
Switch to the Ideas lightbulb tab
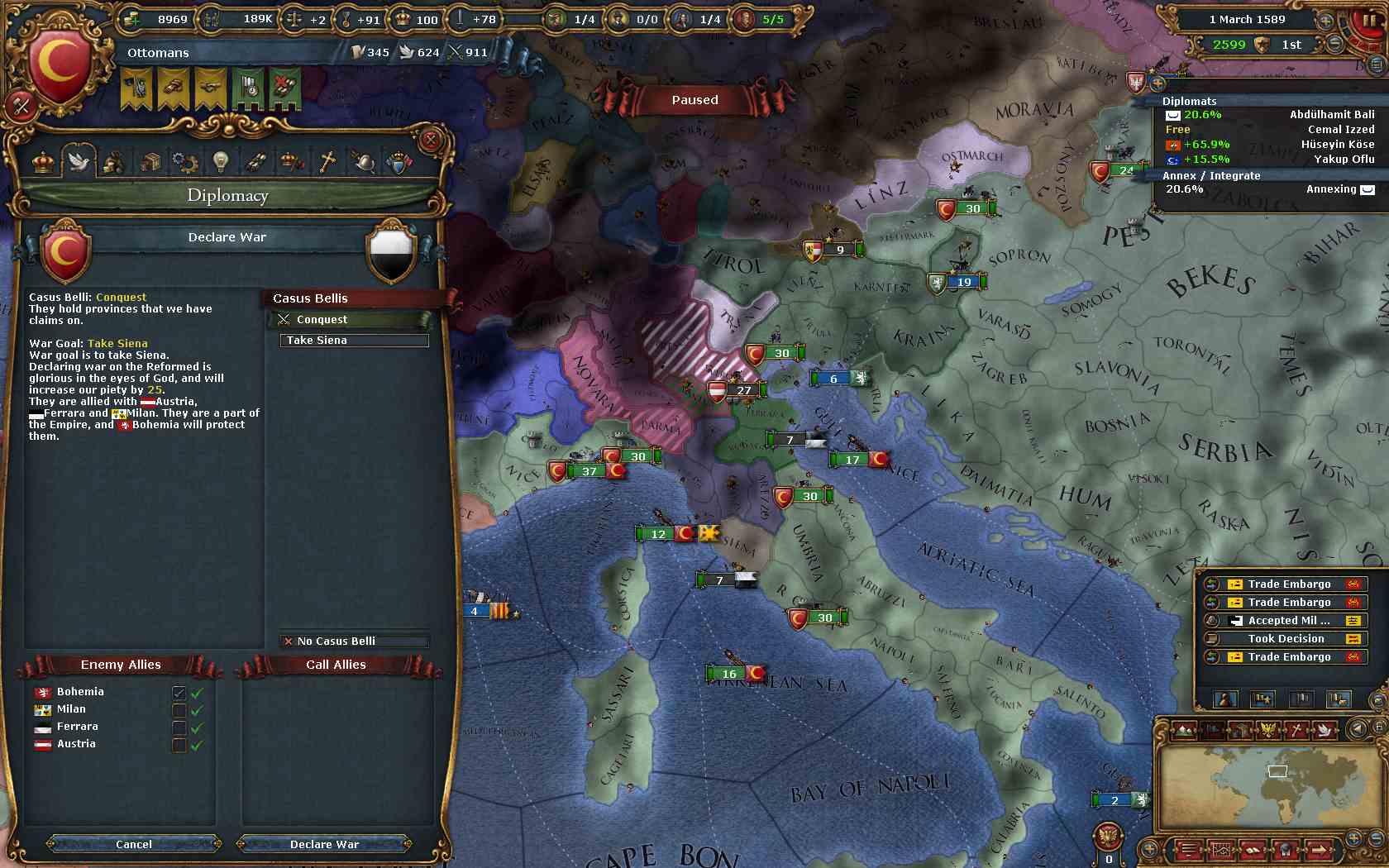pos(220,161)
